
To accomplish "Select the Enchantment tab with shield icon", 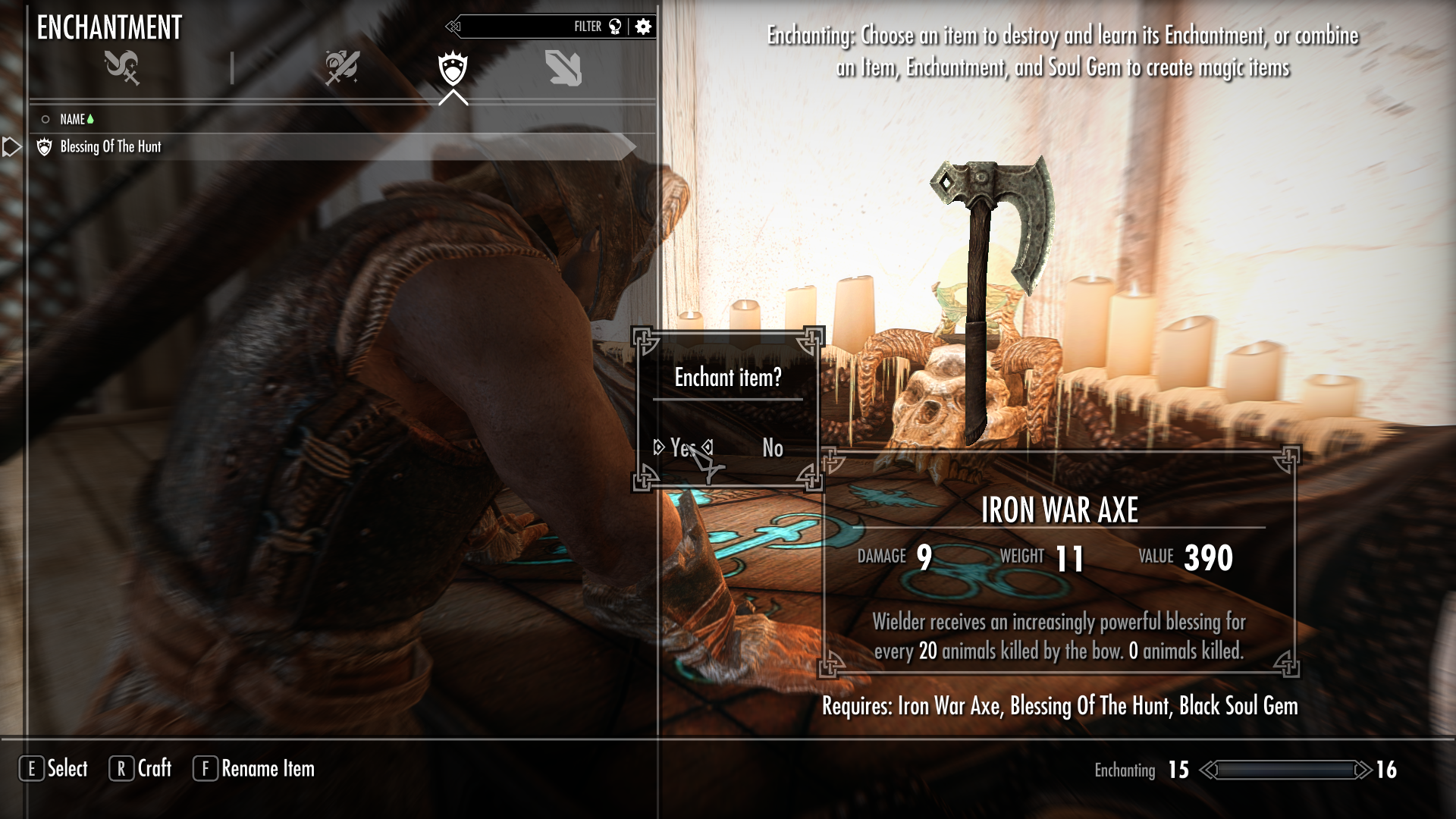I will pyautogui.click(x=453, y=68).
